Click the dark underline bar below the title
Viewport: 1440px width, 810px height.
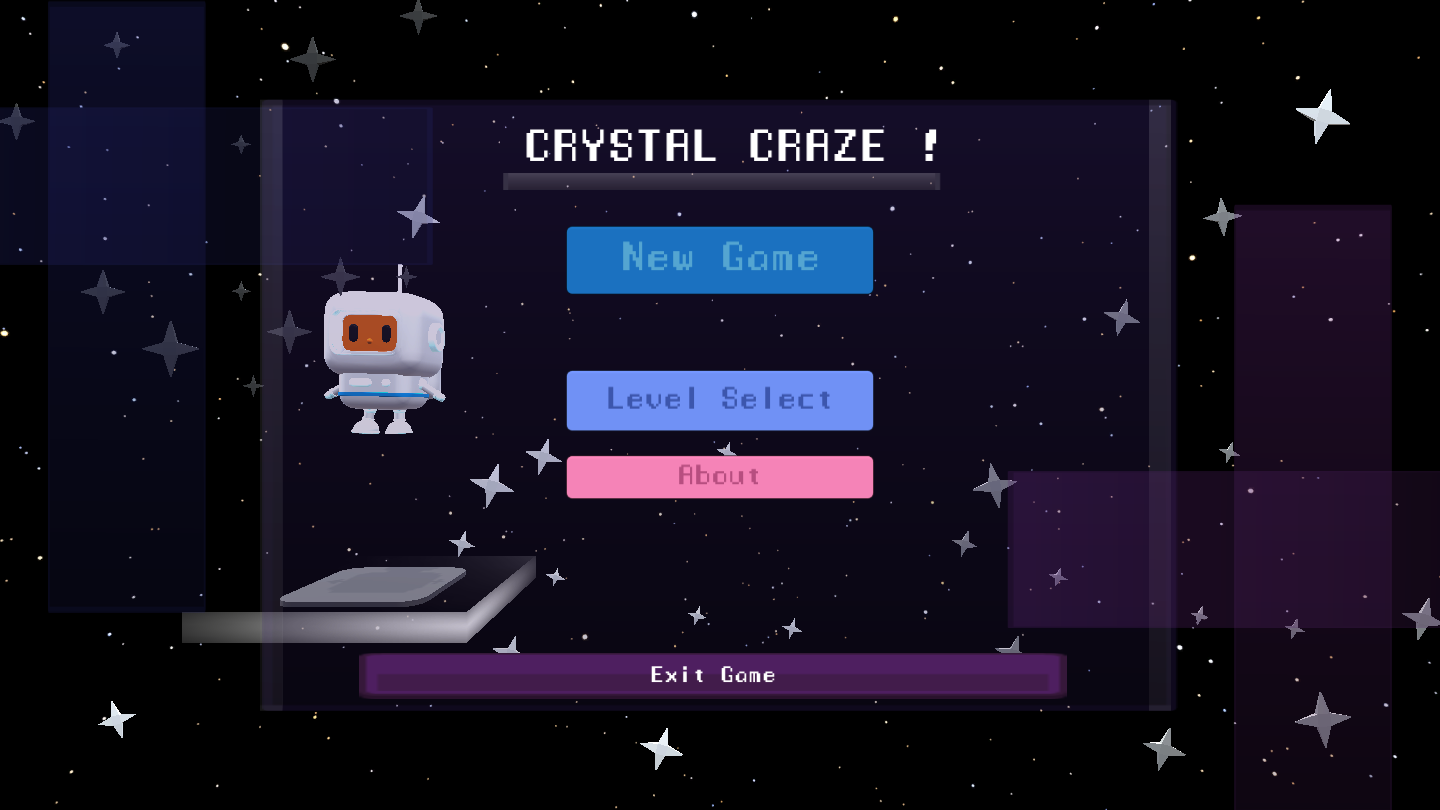722,180
